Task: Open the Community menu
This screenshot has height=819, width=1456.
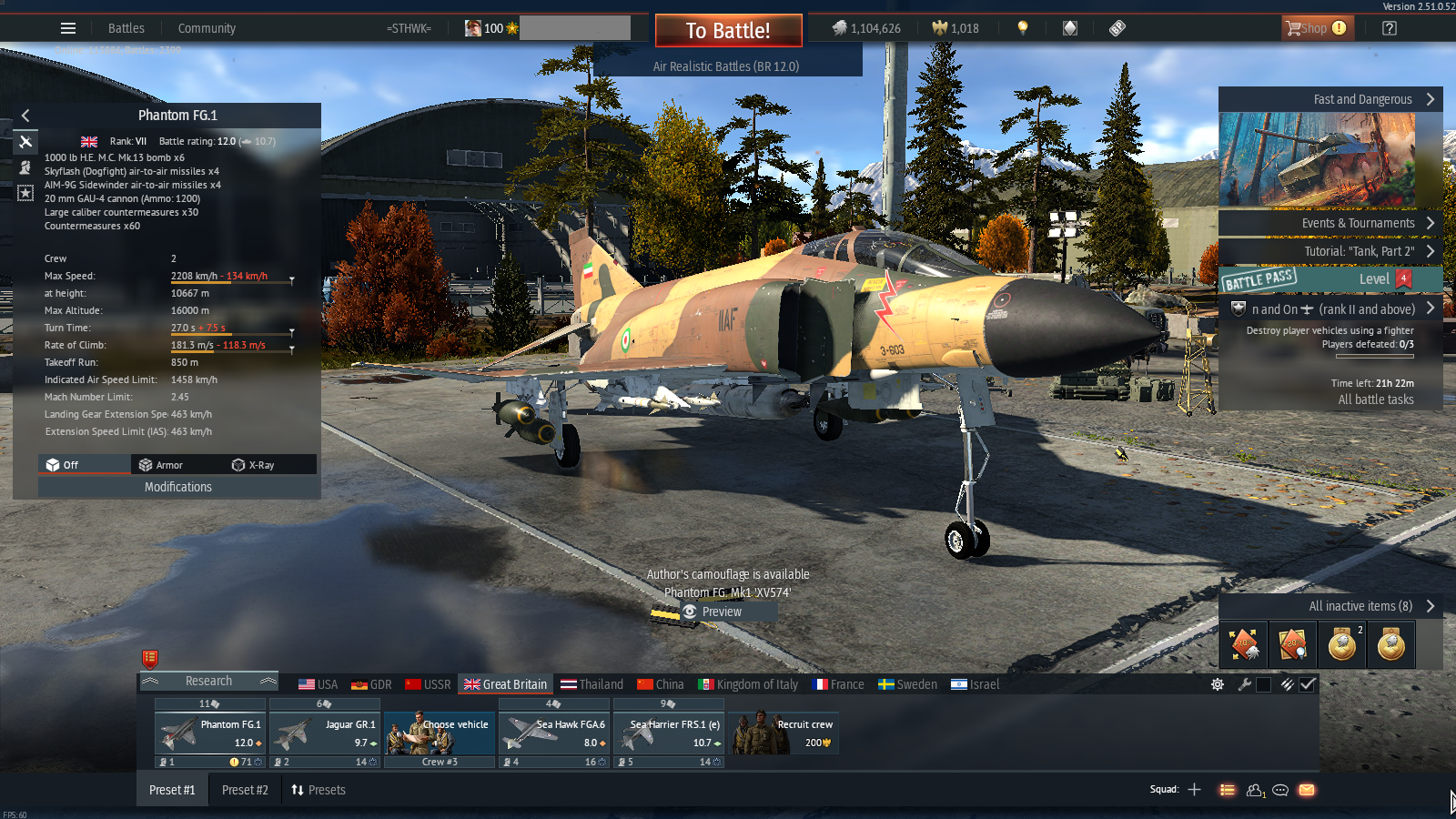Action: tap(207, 28)
